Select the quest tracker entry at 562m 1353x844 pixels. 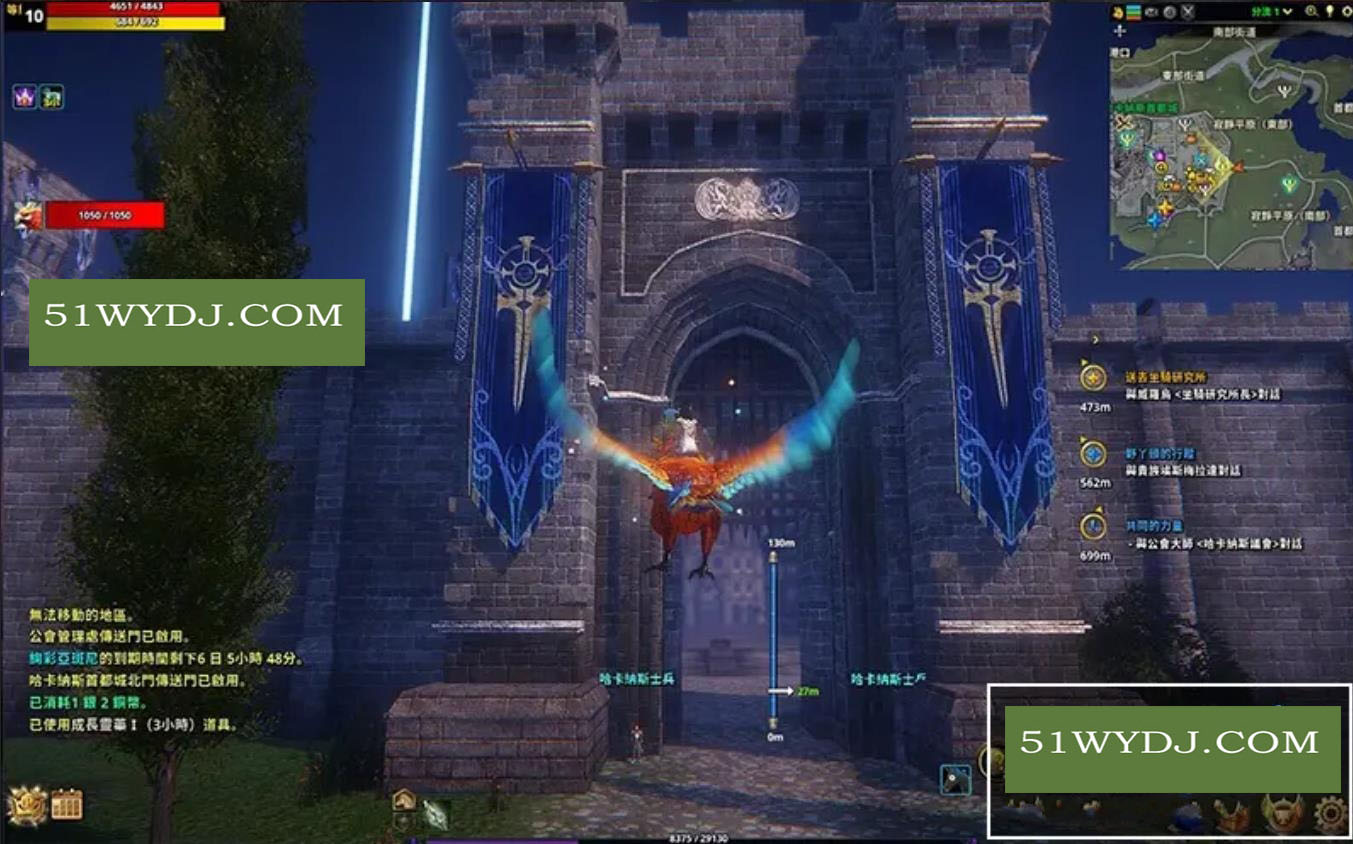point(1094,455)
